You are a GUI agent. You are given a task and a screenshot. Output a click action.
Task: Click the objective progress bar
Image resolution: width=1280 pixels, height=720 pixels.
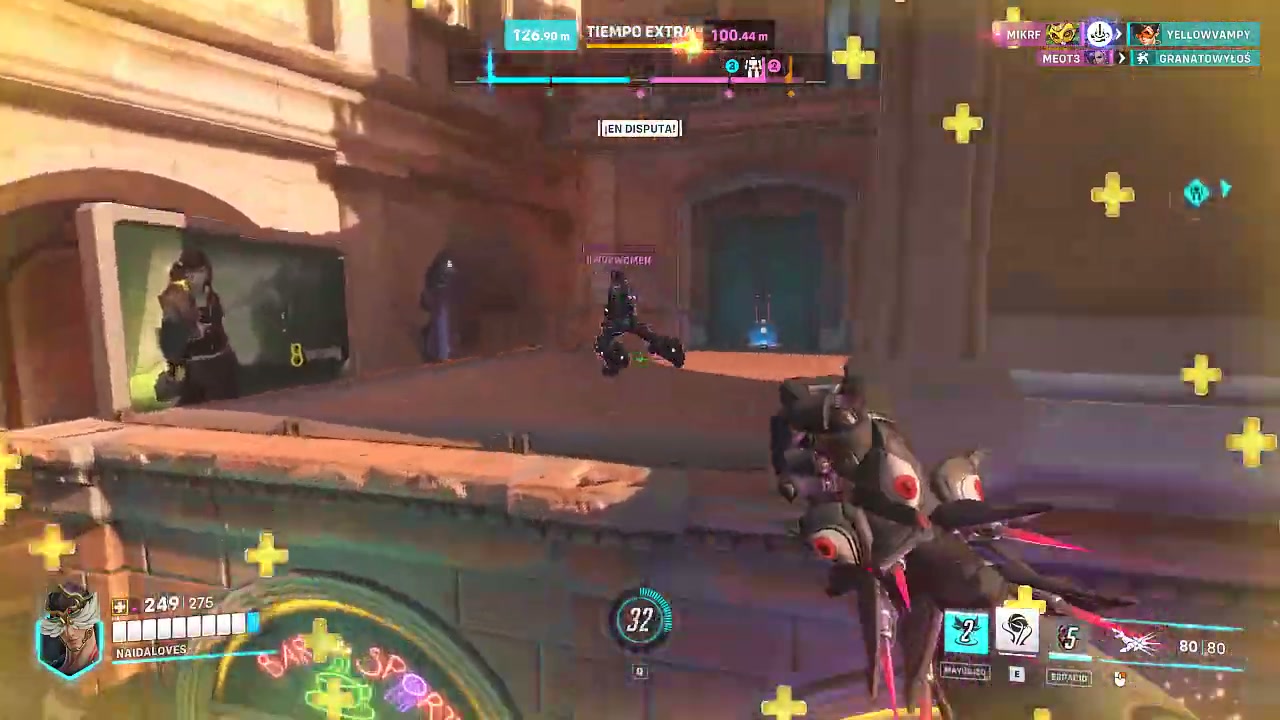coord(640,80)
